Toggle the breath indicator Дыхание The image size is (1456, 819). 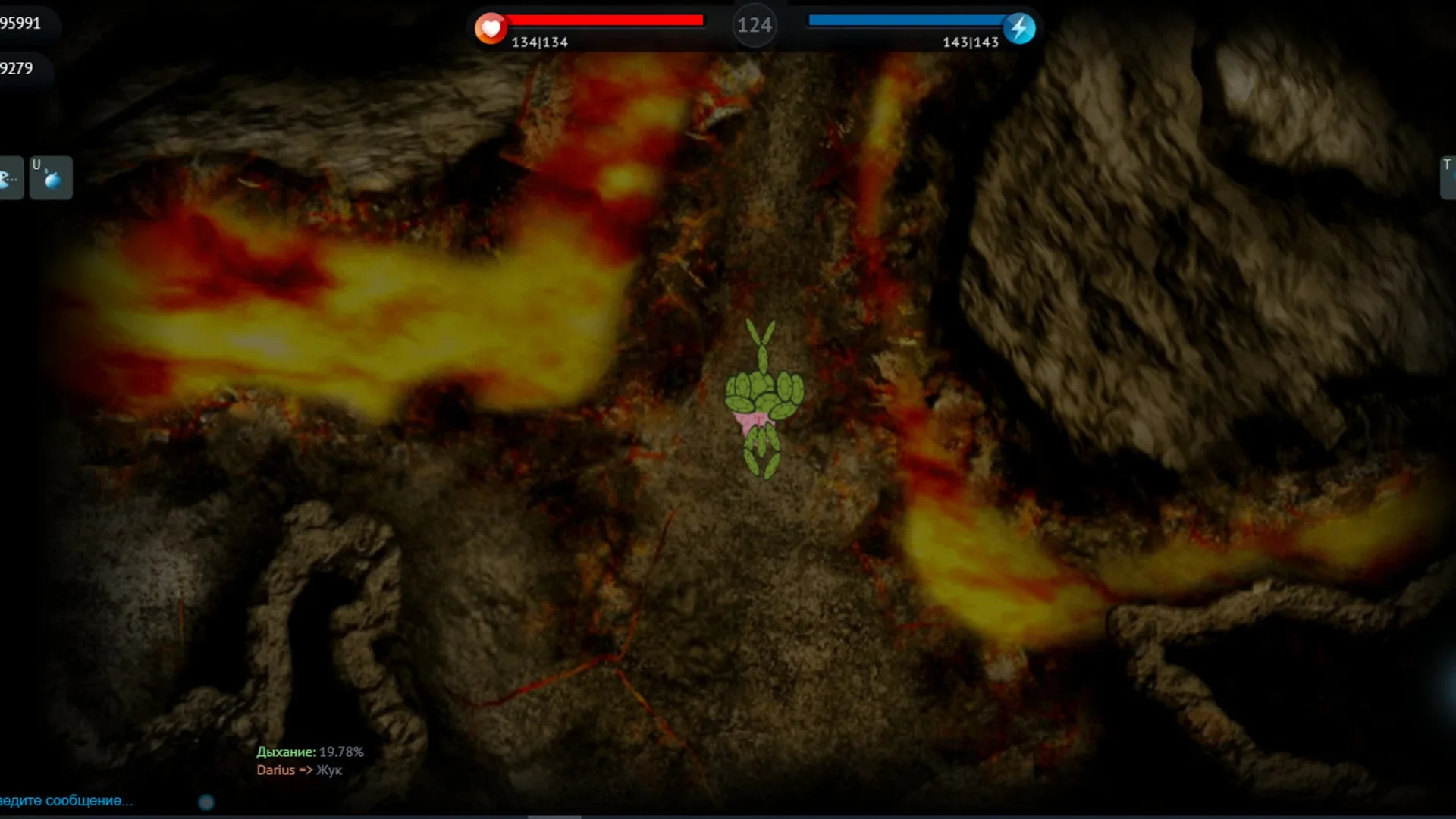[x=285, y=754]
